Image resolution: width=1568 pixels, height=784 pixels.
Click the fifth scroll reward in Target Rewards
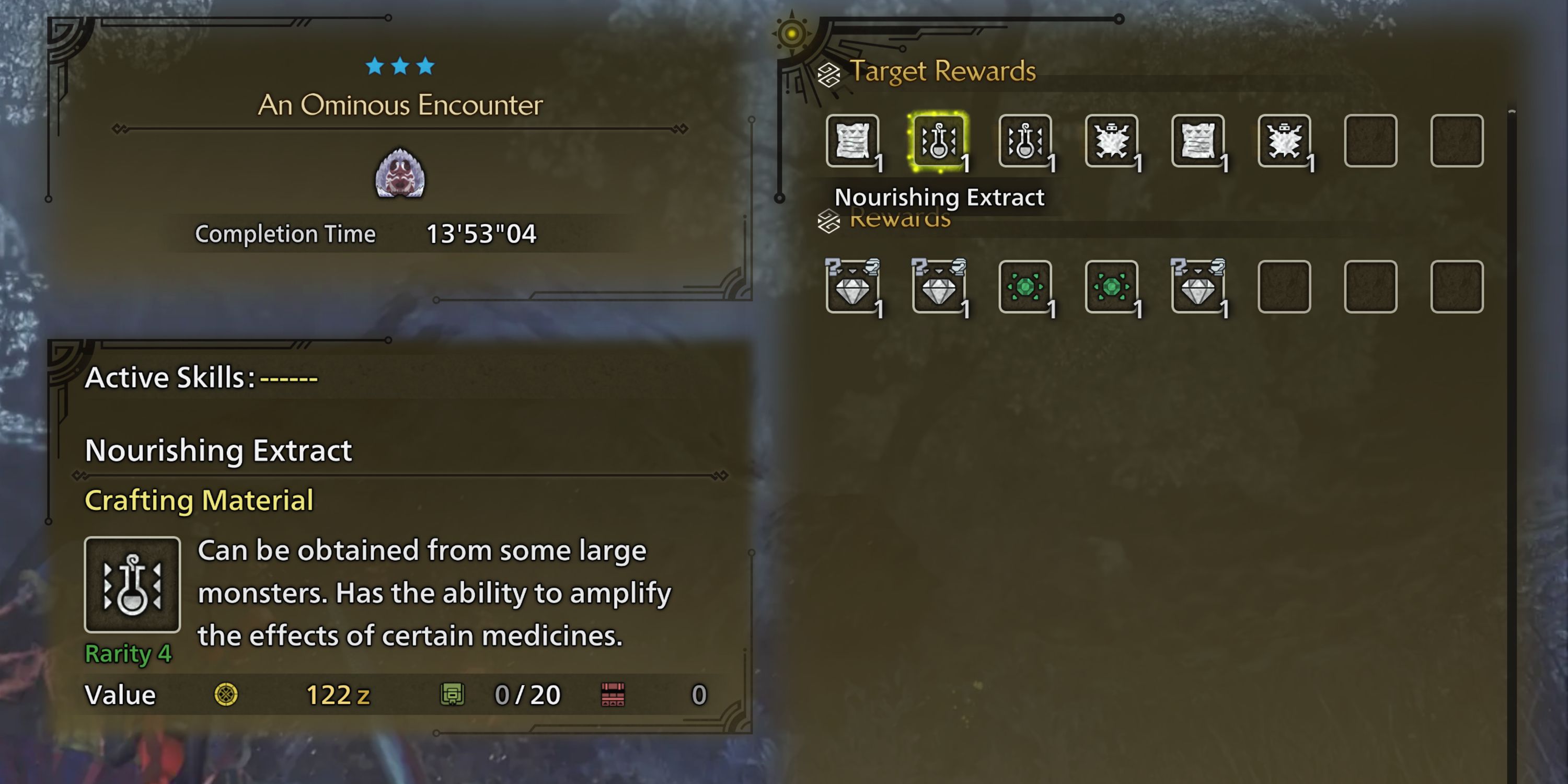[x=1198, y=141]
